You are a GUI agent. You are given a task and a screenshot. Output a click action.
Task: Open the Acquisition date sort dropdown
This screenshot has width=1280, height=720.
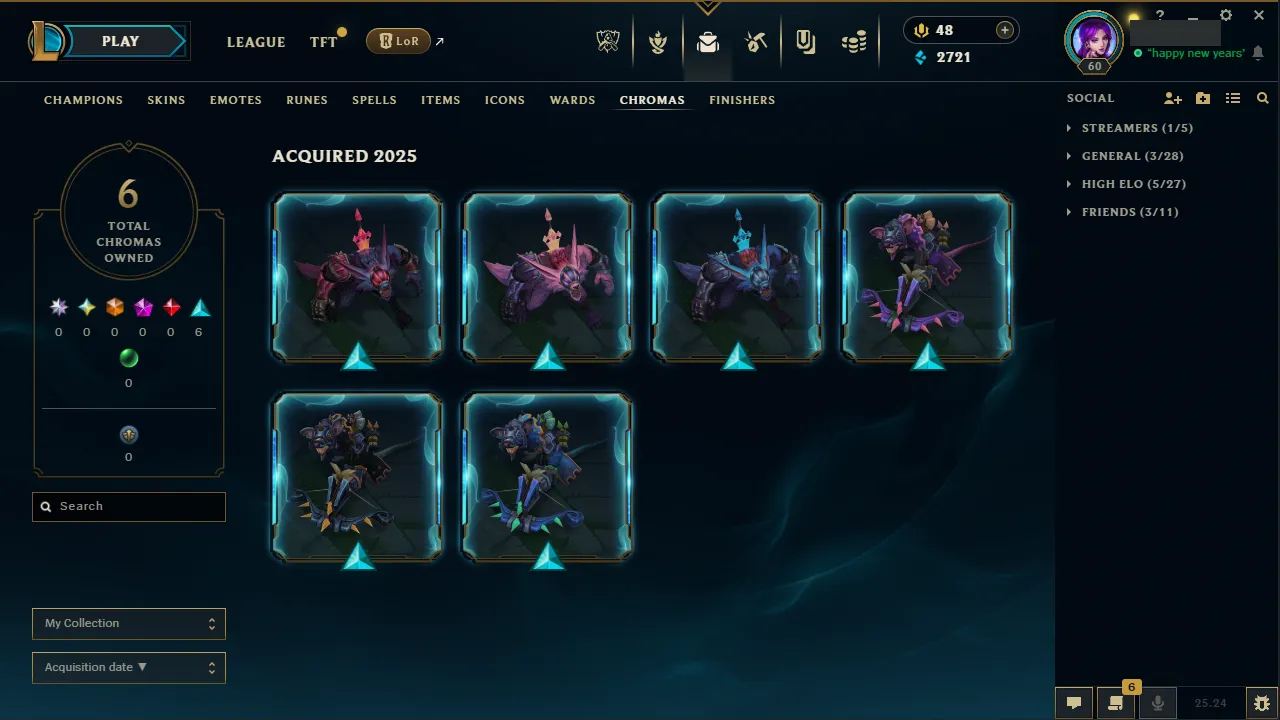coord(128,667)
